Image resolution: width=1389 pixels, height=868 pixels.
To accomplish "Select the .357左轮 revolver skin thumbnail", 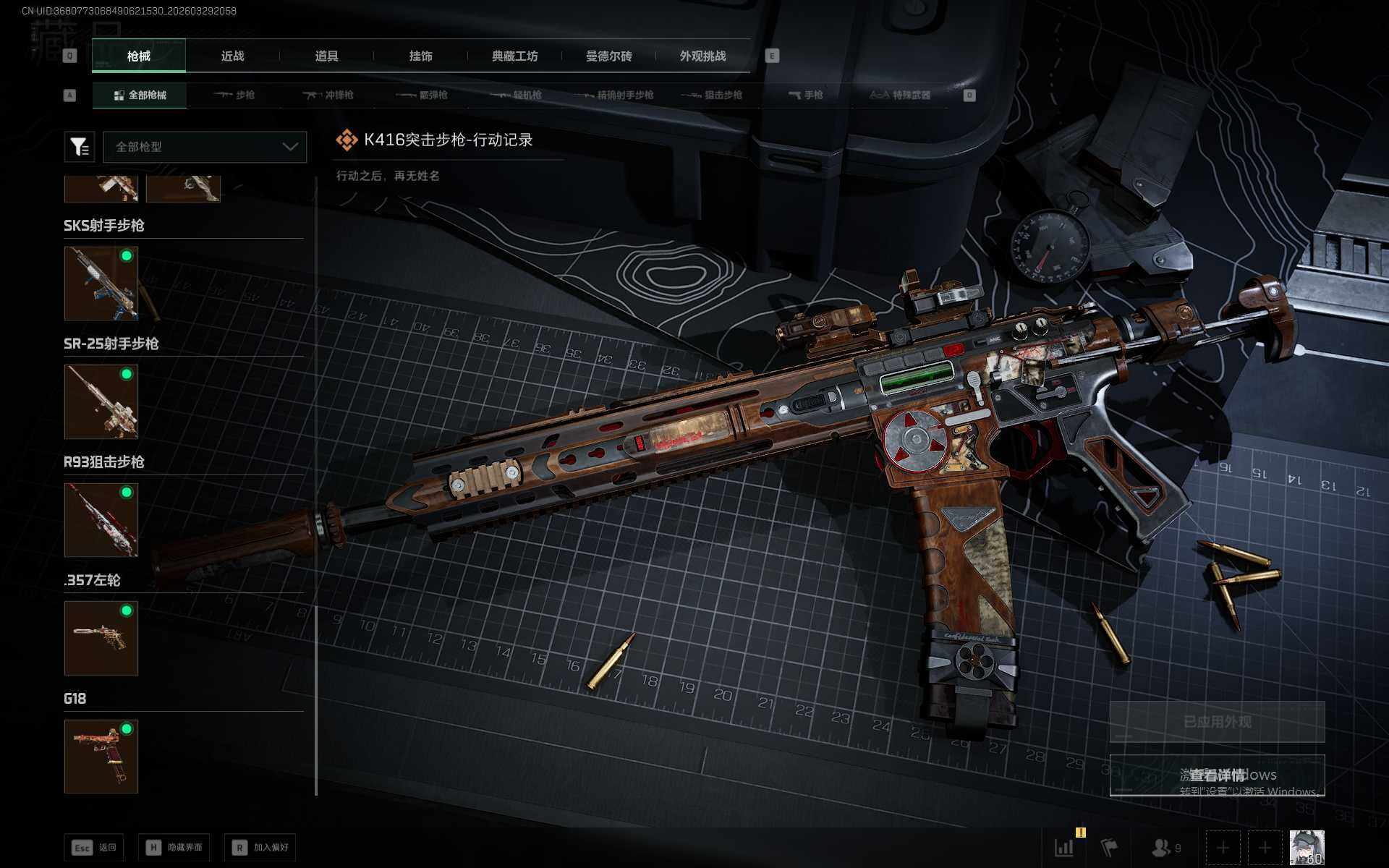I will tap(101, 638).
